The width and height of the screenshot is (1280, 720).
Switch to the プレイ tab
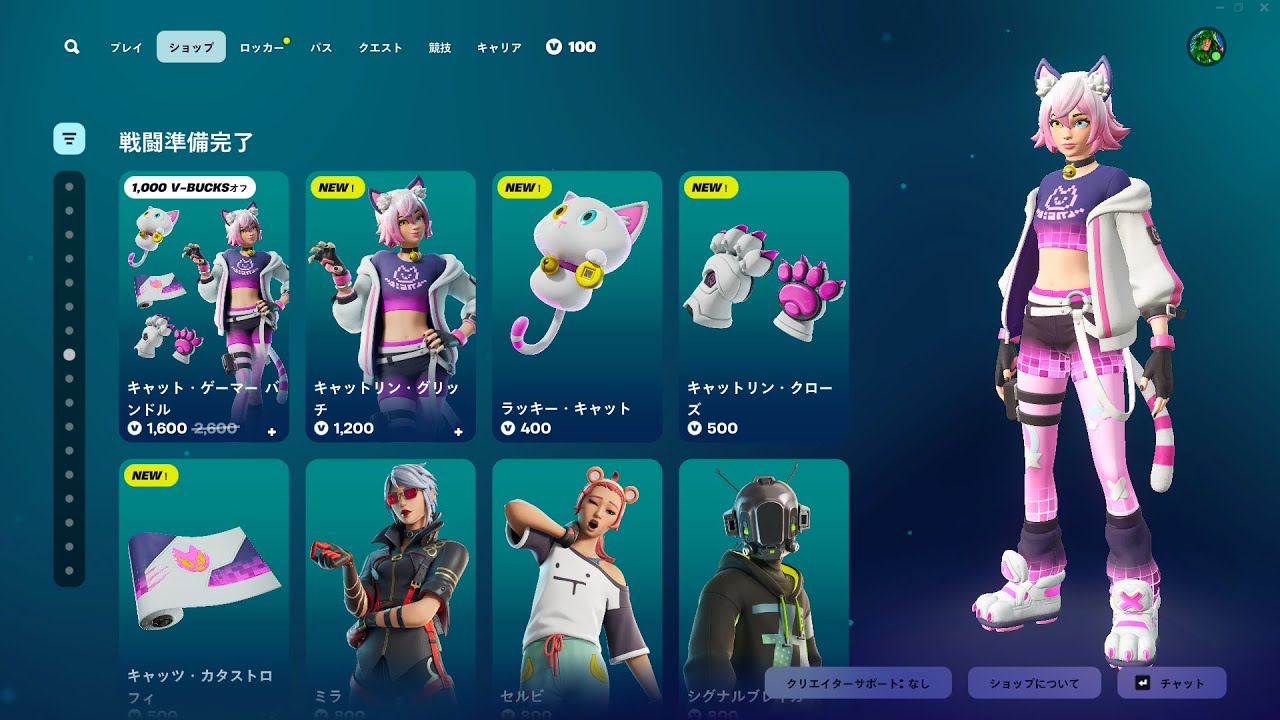[x=126, y=47]
